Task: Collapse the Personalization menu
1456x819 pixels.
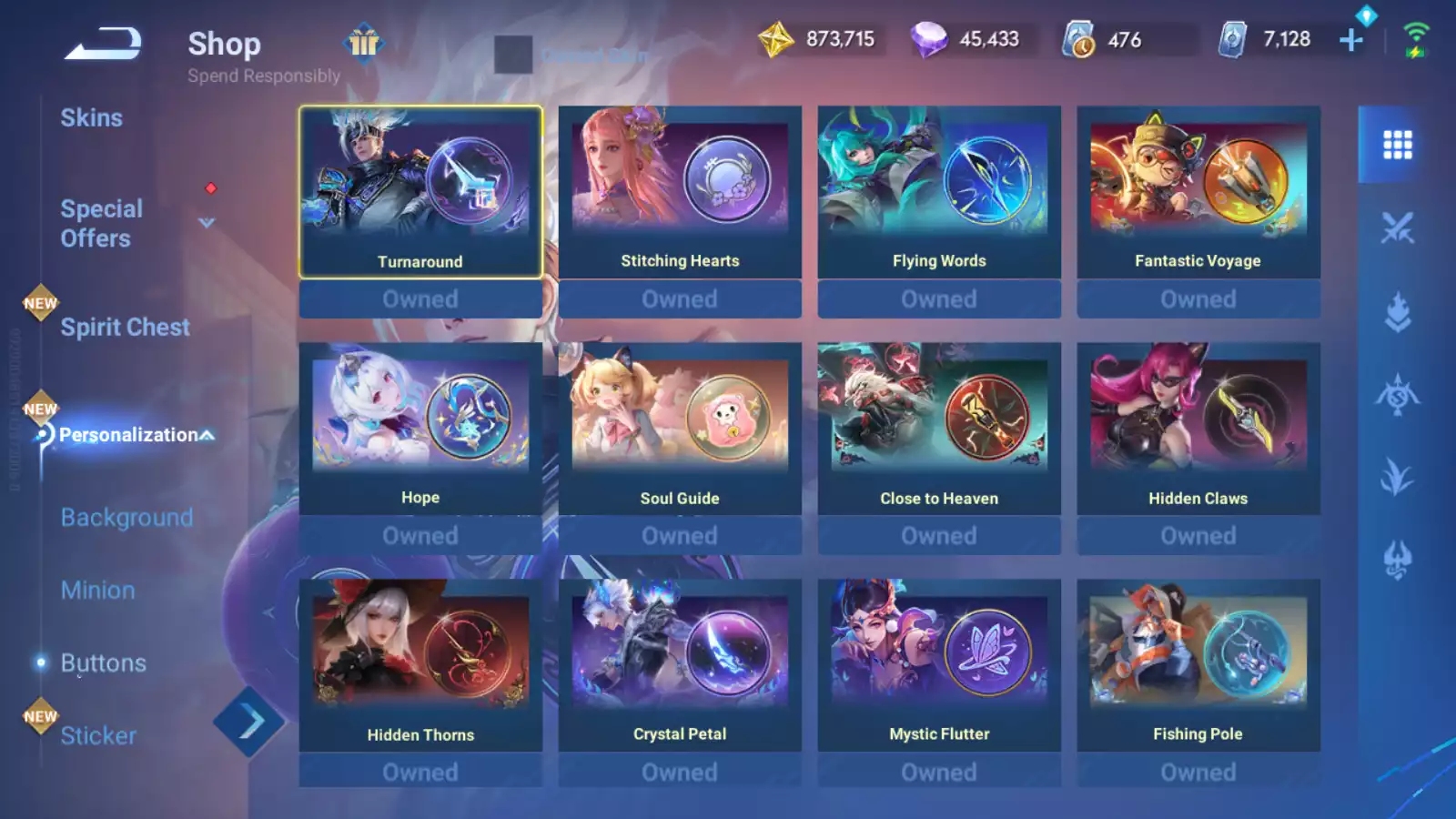Action: (x=207, y=435)
